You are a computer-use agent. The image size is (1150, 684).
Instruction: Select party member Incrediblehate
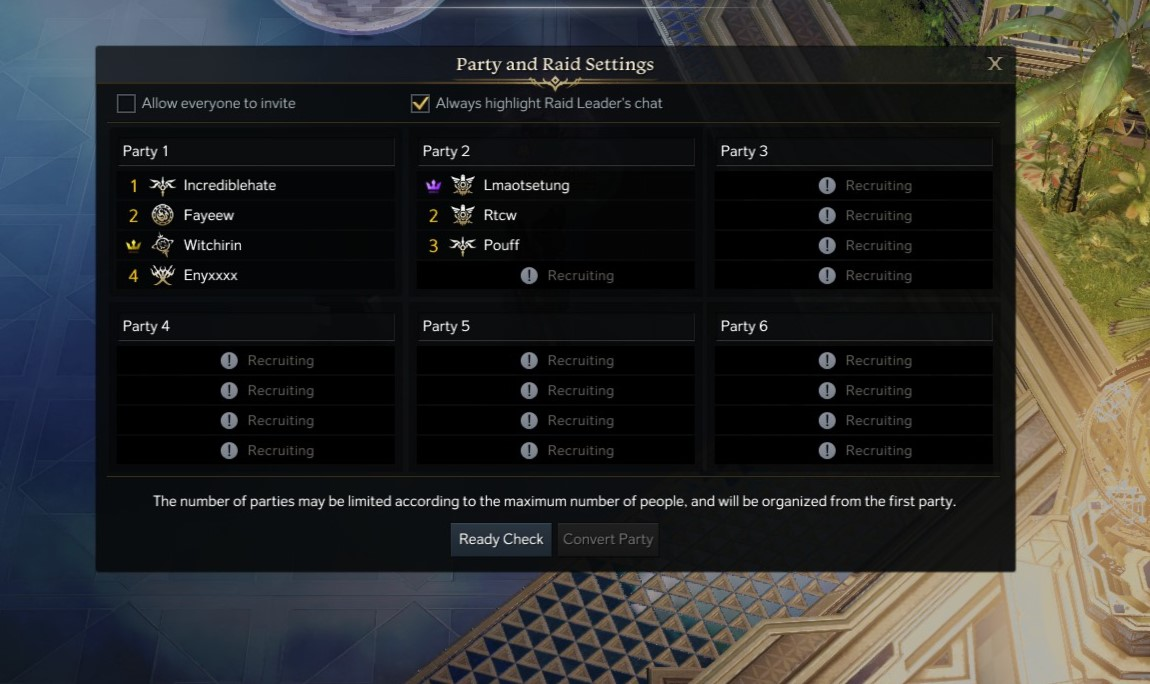click(x=229, y=185)
